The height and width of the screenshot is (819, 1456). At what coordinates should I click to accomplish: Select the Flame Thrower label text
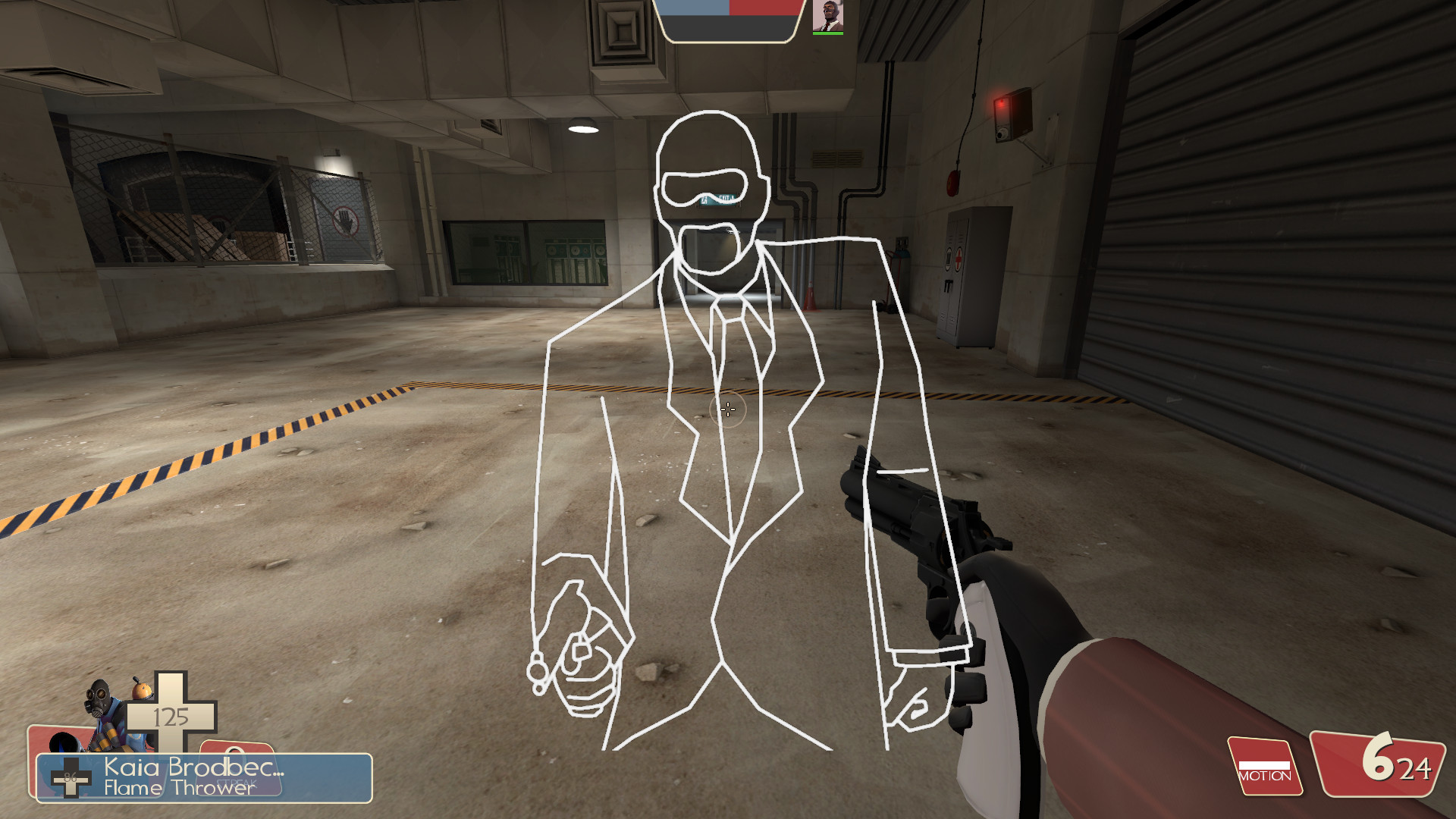[x=174, y=789]
